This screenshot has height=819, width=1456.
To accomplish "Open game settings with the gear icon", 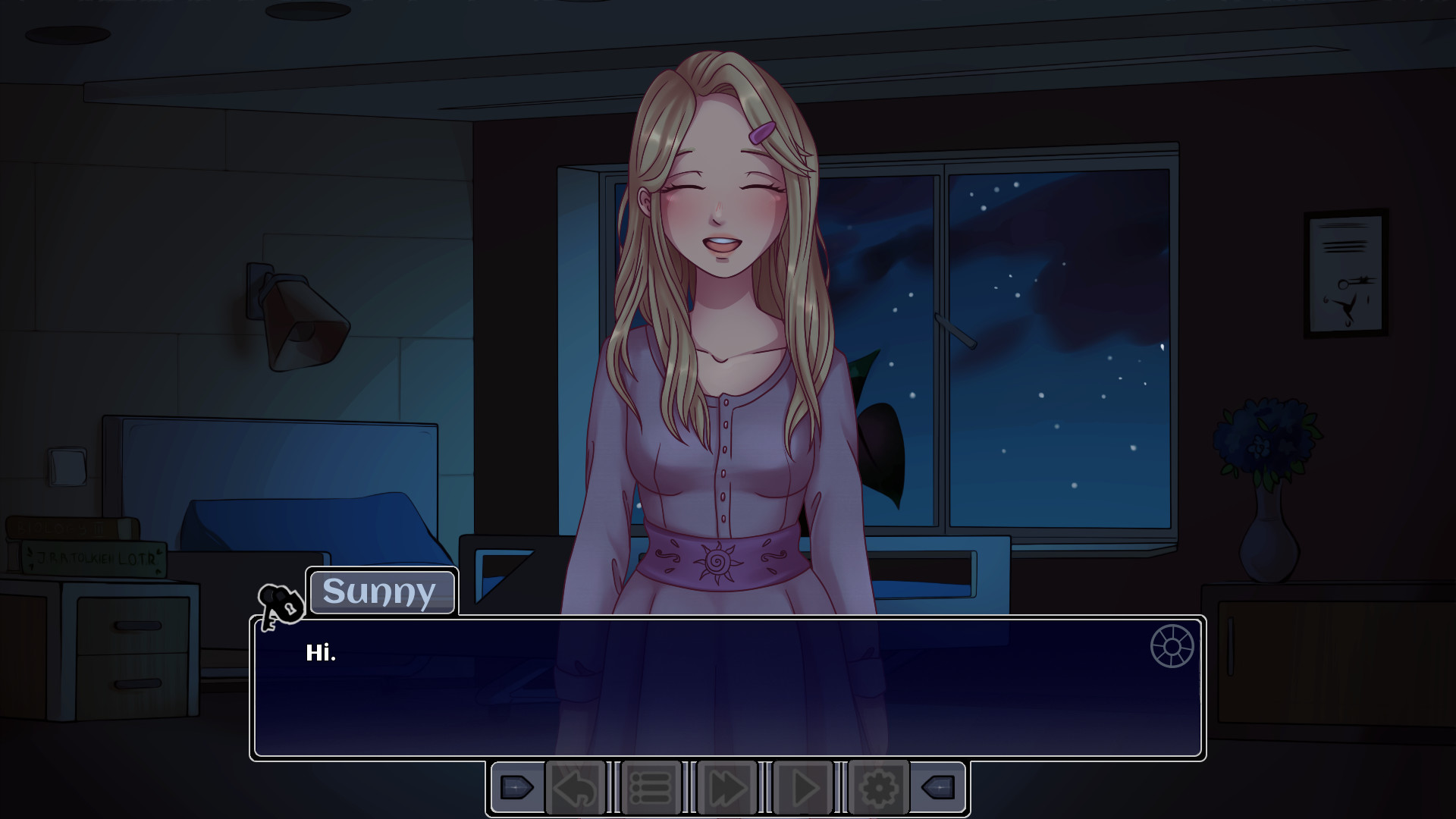I will (x=877, y=787).
